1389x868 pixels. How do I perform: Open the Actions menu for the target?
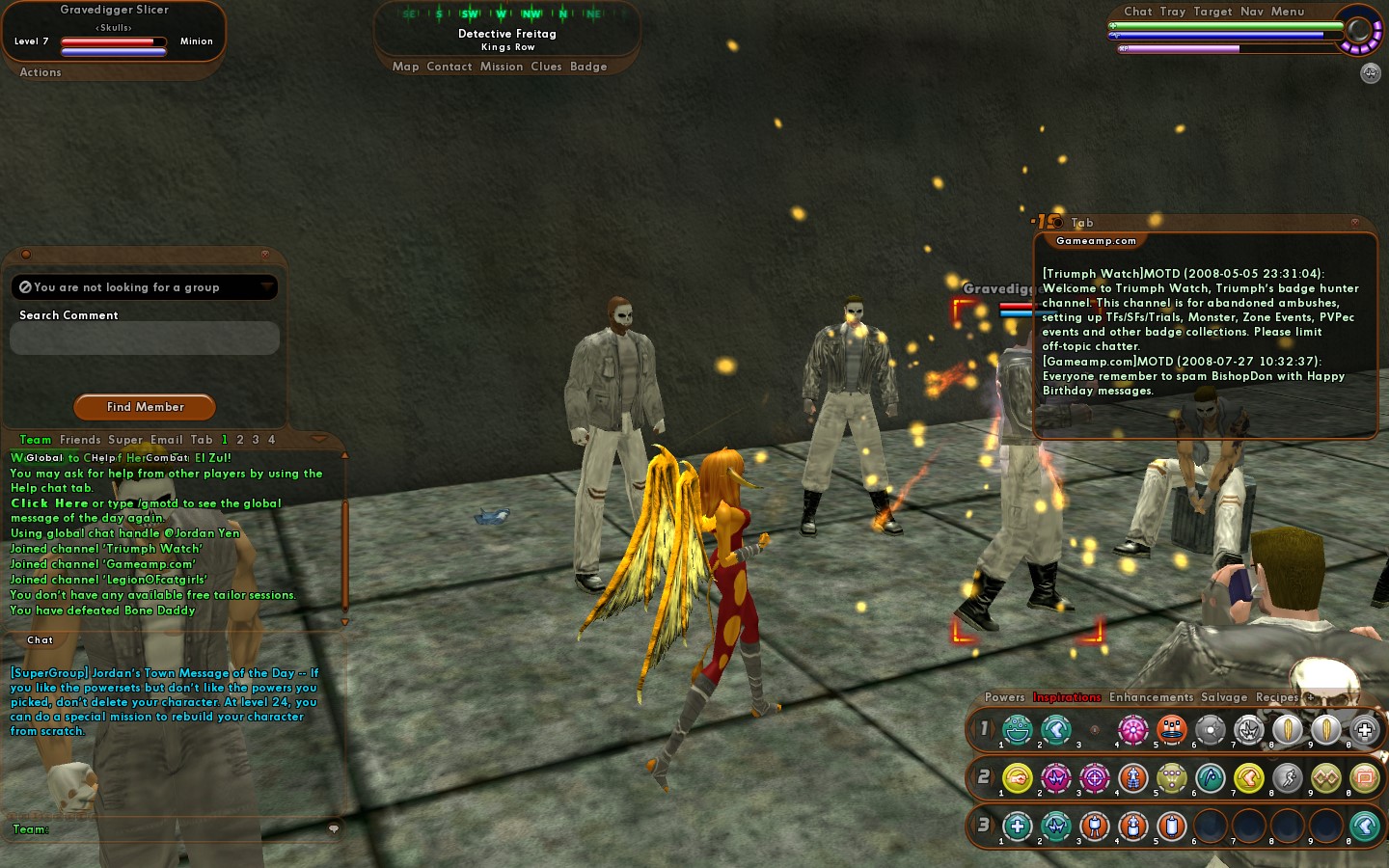41,72
